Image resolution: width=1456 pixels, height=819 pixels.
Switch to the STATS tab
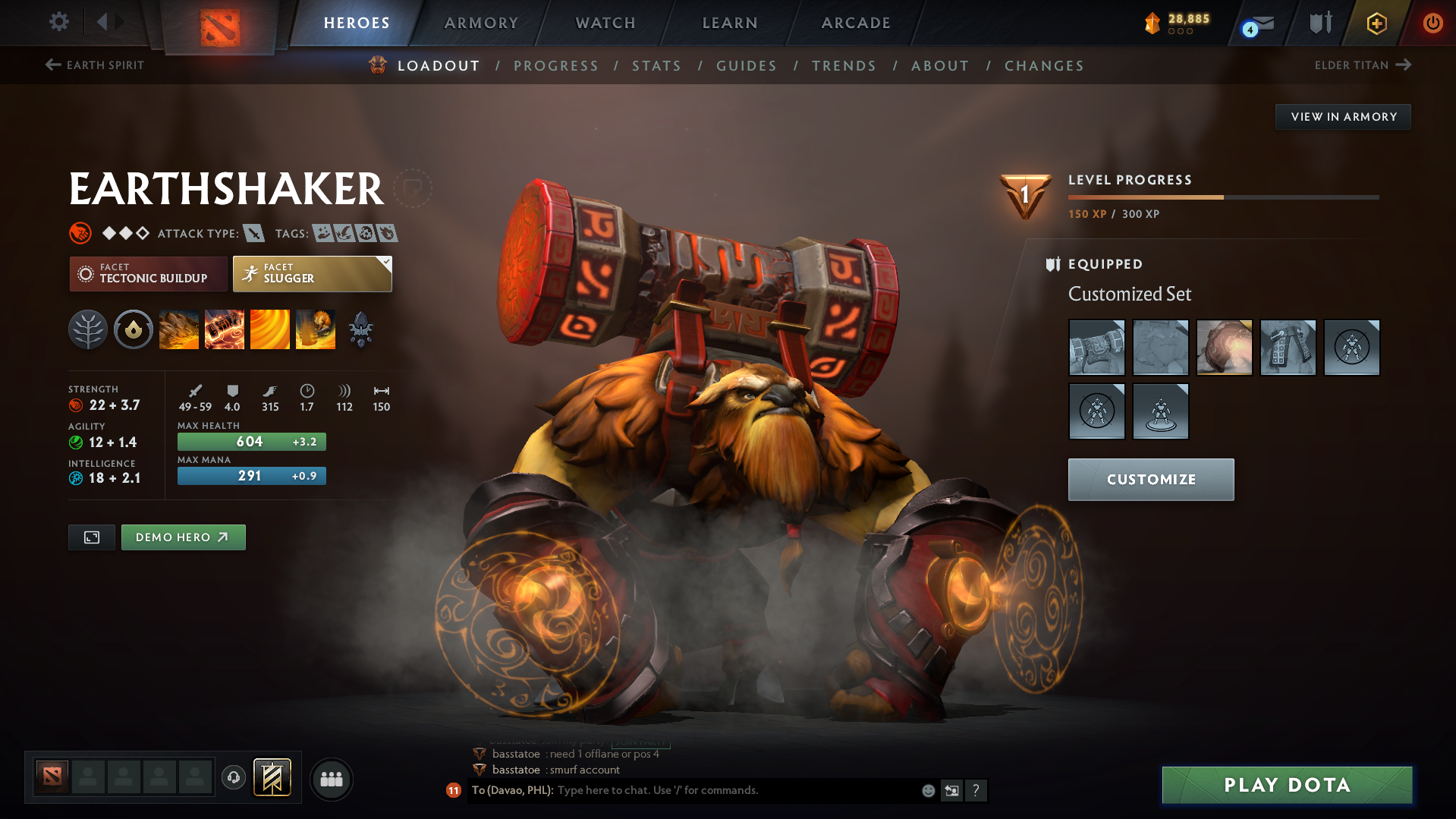[x=656, y=65]
